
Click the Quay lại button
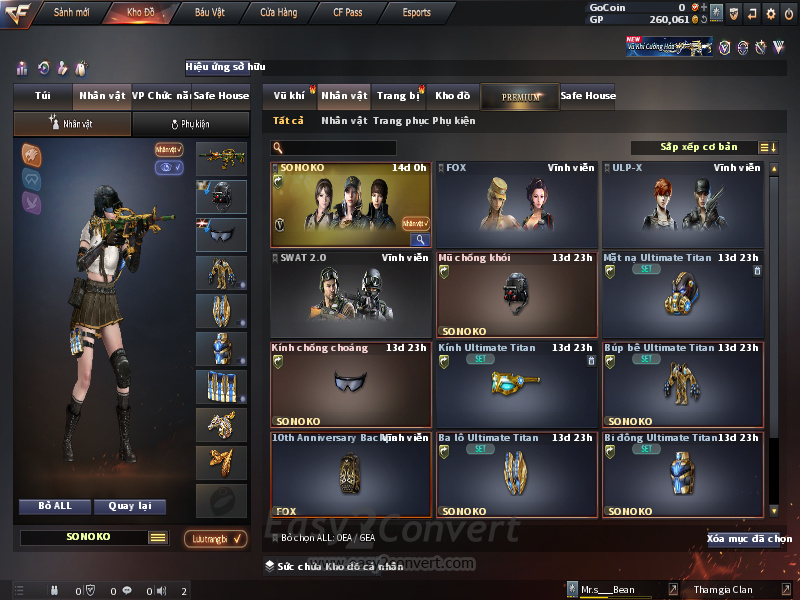click(129, 506)
